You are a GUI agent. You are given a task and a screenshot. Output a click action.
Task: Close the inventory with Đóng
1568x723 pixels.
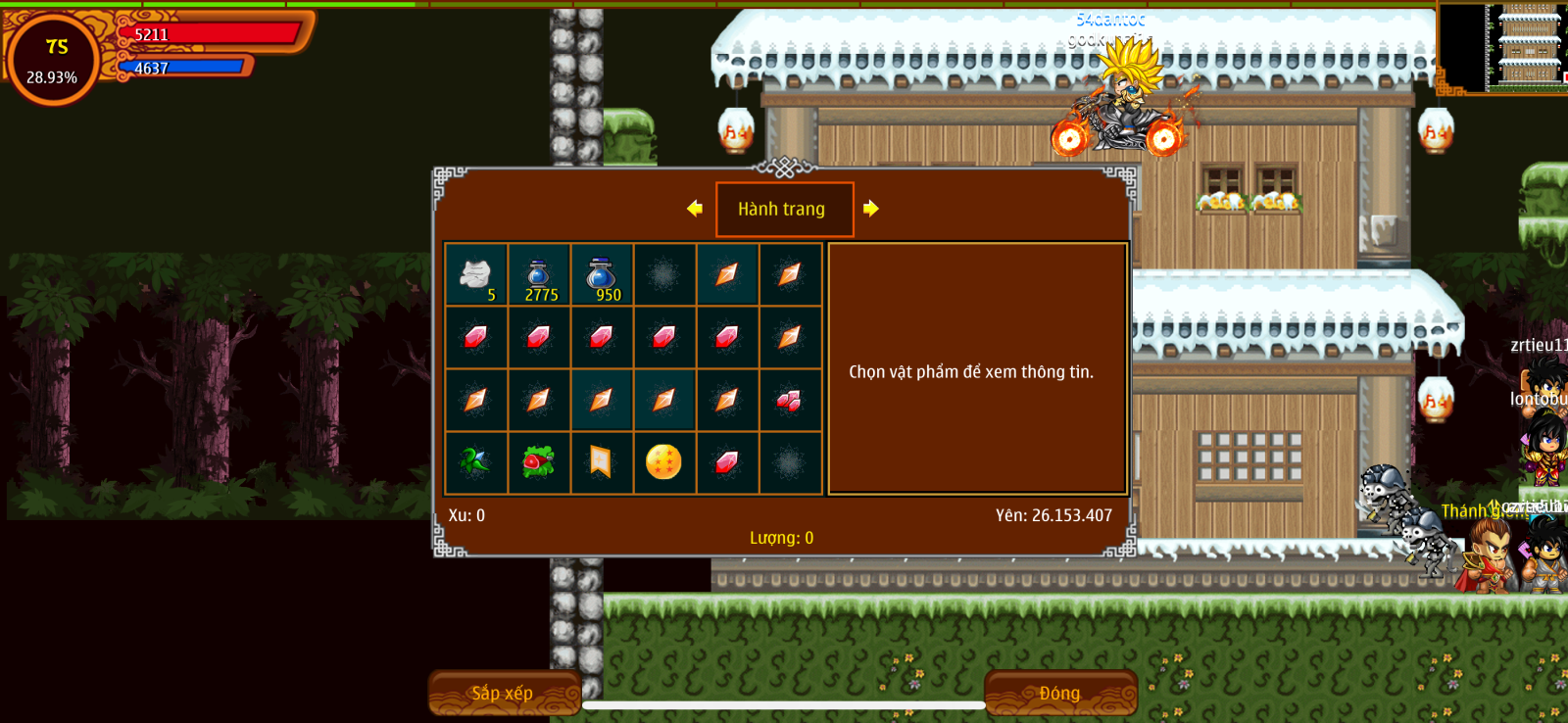pos(1059,693)
